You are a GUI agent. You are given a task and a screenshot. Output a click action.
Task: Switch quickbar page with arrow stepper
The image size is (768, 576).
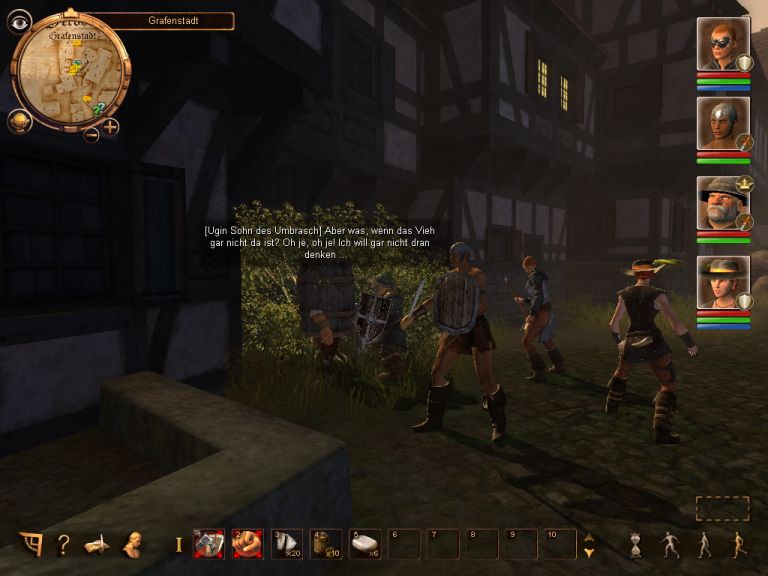tap(589, 544)
